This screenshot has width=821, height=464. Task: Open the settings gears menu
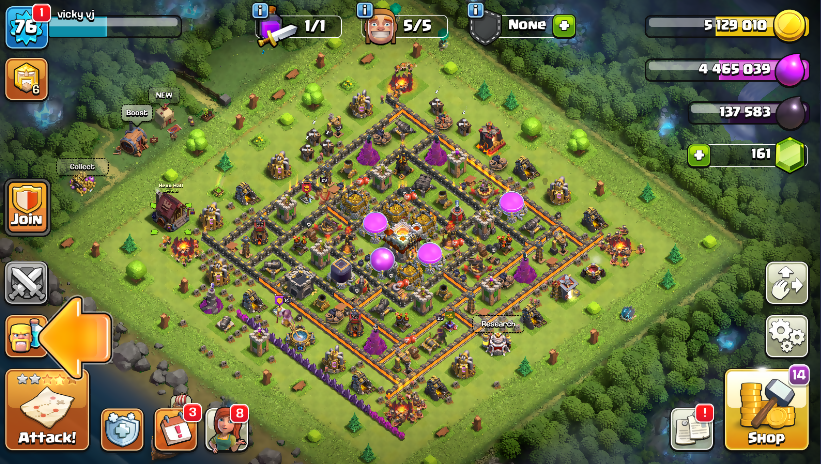tap(787, 336)
